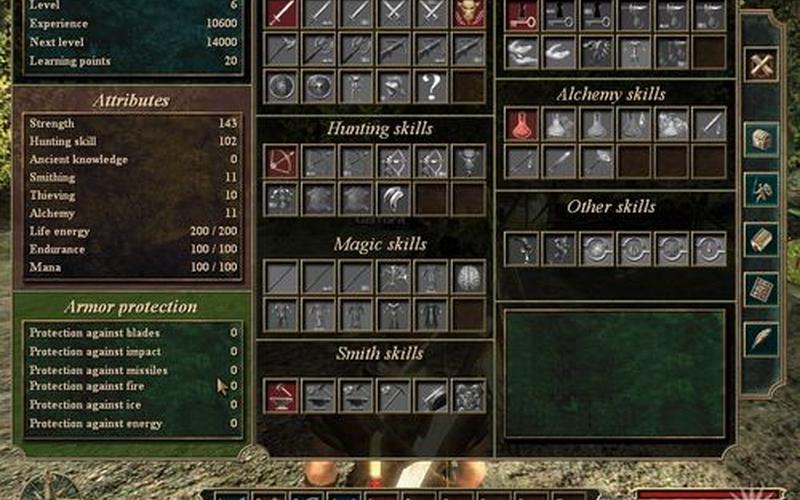Select the red horned mask combat skill
The width and height of the screenshot is (800, 500).
[468, 12]
